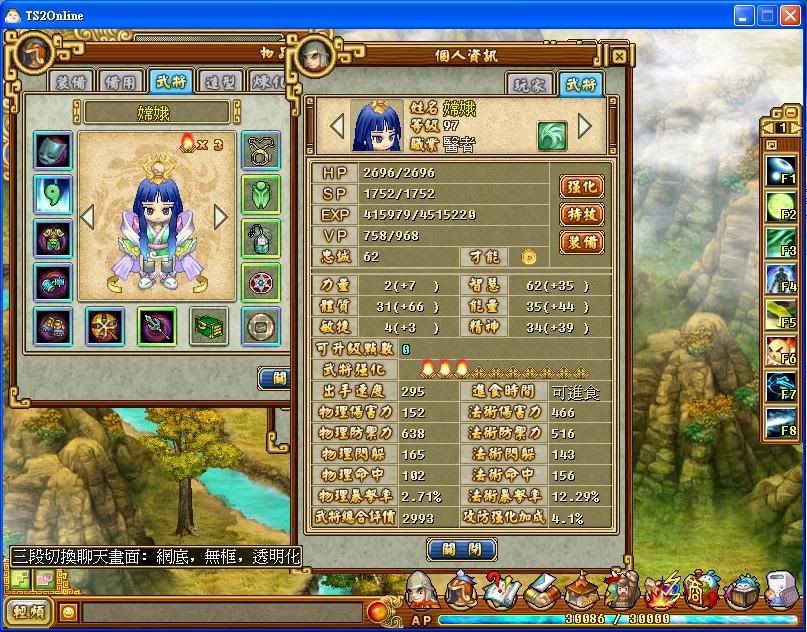Click the chat input box

point(220,612)
